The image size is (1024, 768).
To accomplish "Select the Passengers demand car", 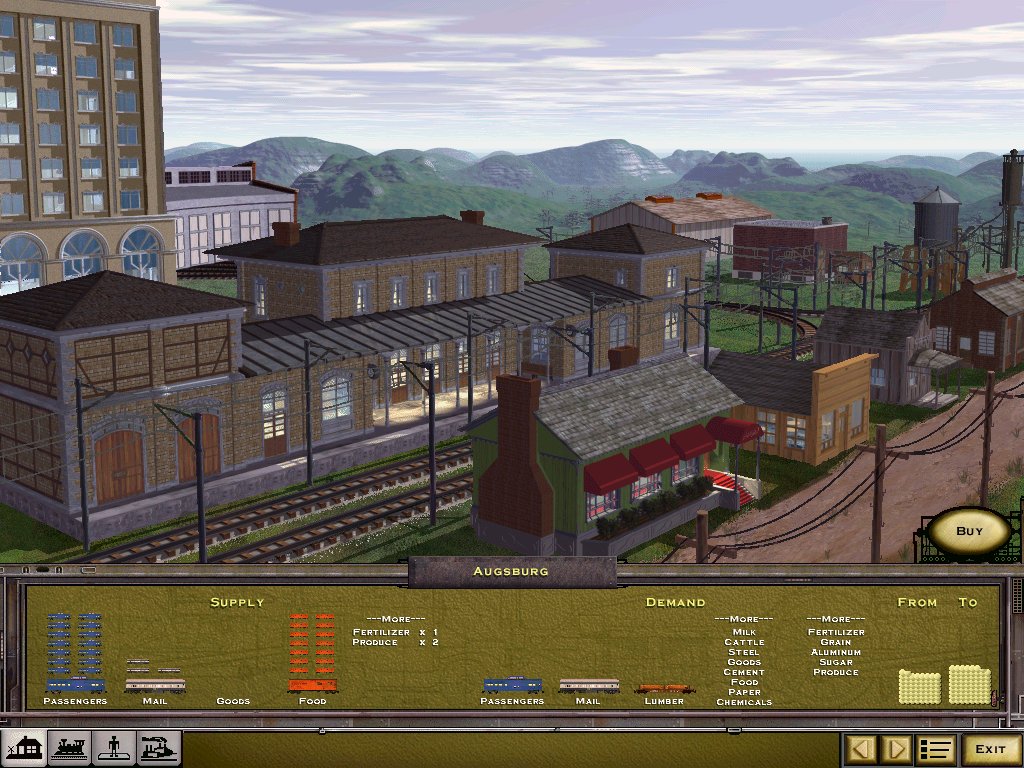I will tap(512, 685).
